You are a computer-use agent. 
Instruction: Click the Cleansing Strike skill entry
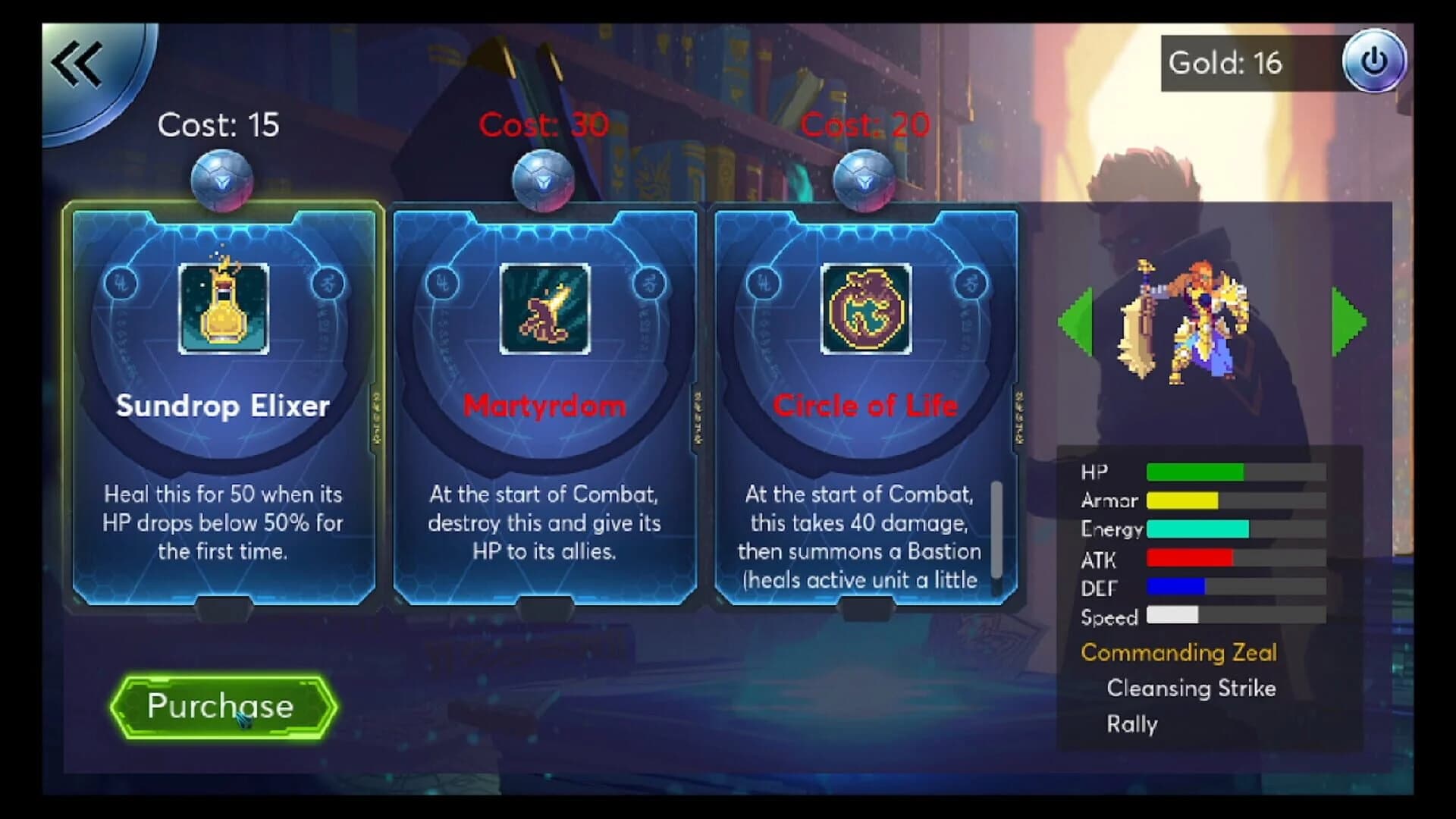pyautogui.click(x=1191, y=689)
